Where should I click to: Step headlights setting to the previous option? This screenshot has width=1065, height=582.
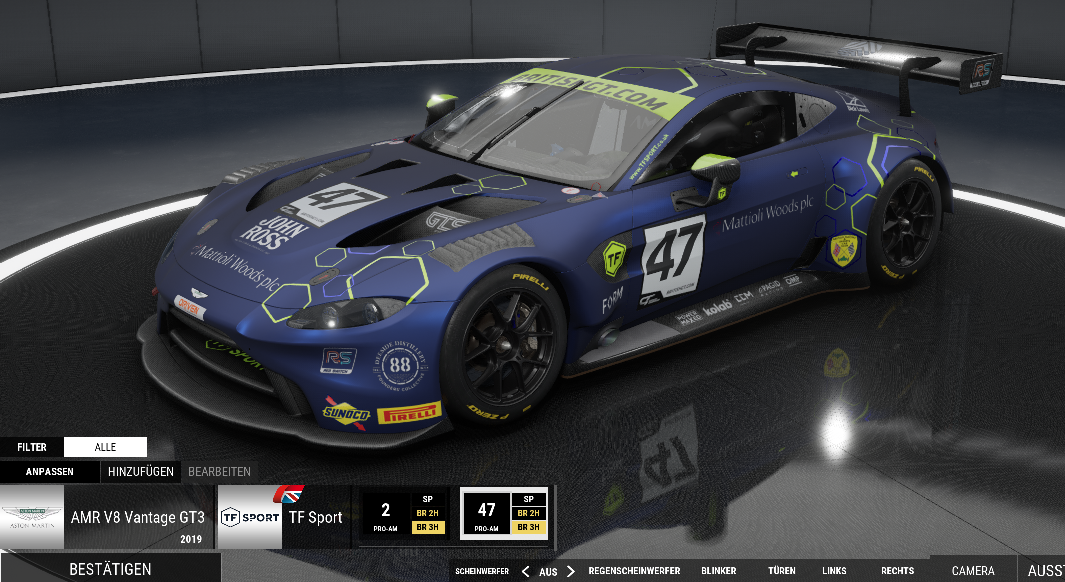[x=525, y=571]
